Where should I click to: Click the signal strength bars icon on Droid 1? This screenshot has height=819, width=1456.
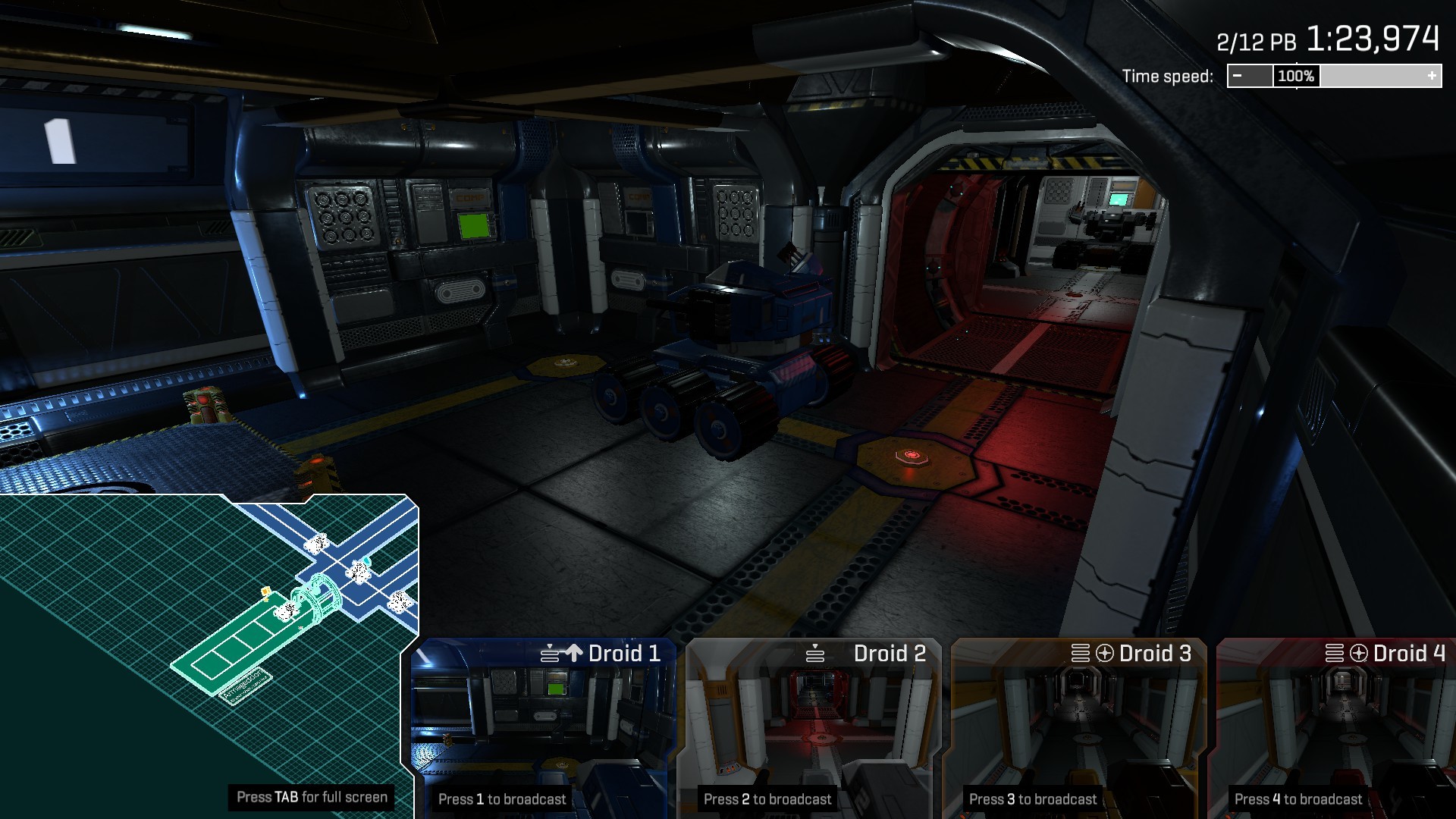(551, 654)
